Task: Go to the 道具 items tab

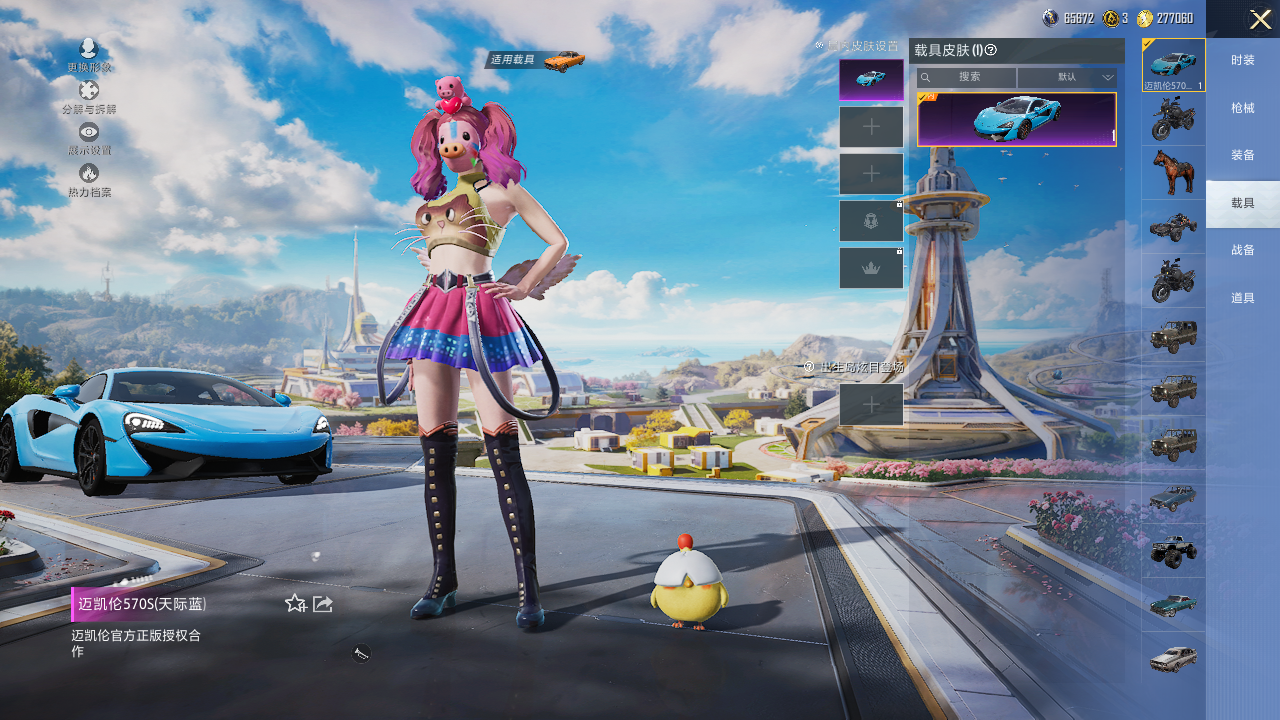Action: point(1243,297)
